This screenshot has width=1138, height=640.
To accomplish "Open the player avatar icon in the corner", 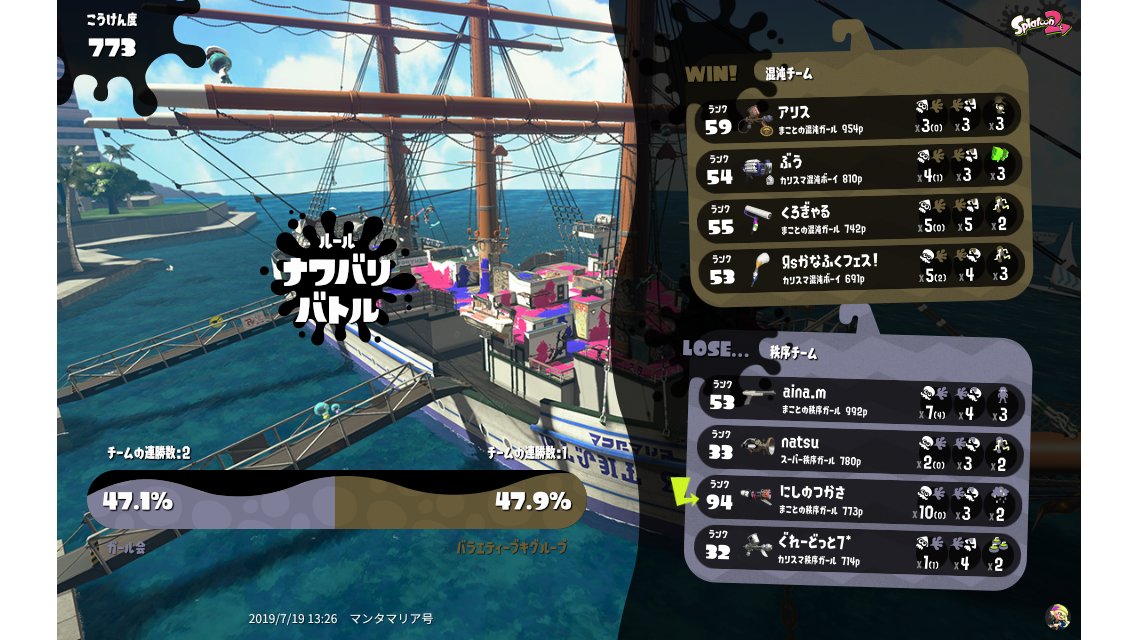I will pos(1056,616).
